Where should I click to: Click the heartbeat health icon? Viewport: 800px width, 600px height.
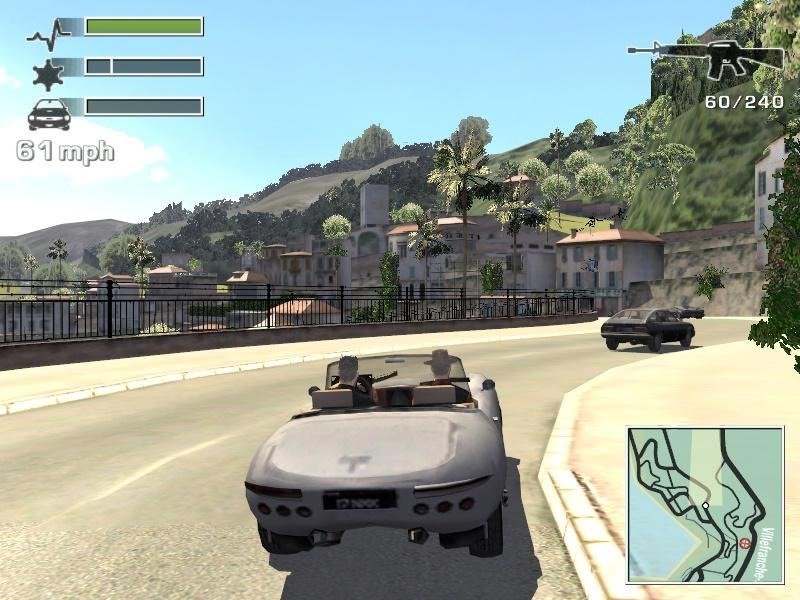47,35
